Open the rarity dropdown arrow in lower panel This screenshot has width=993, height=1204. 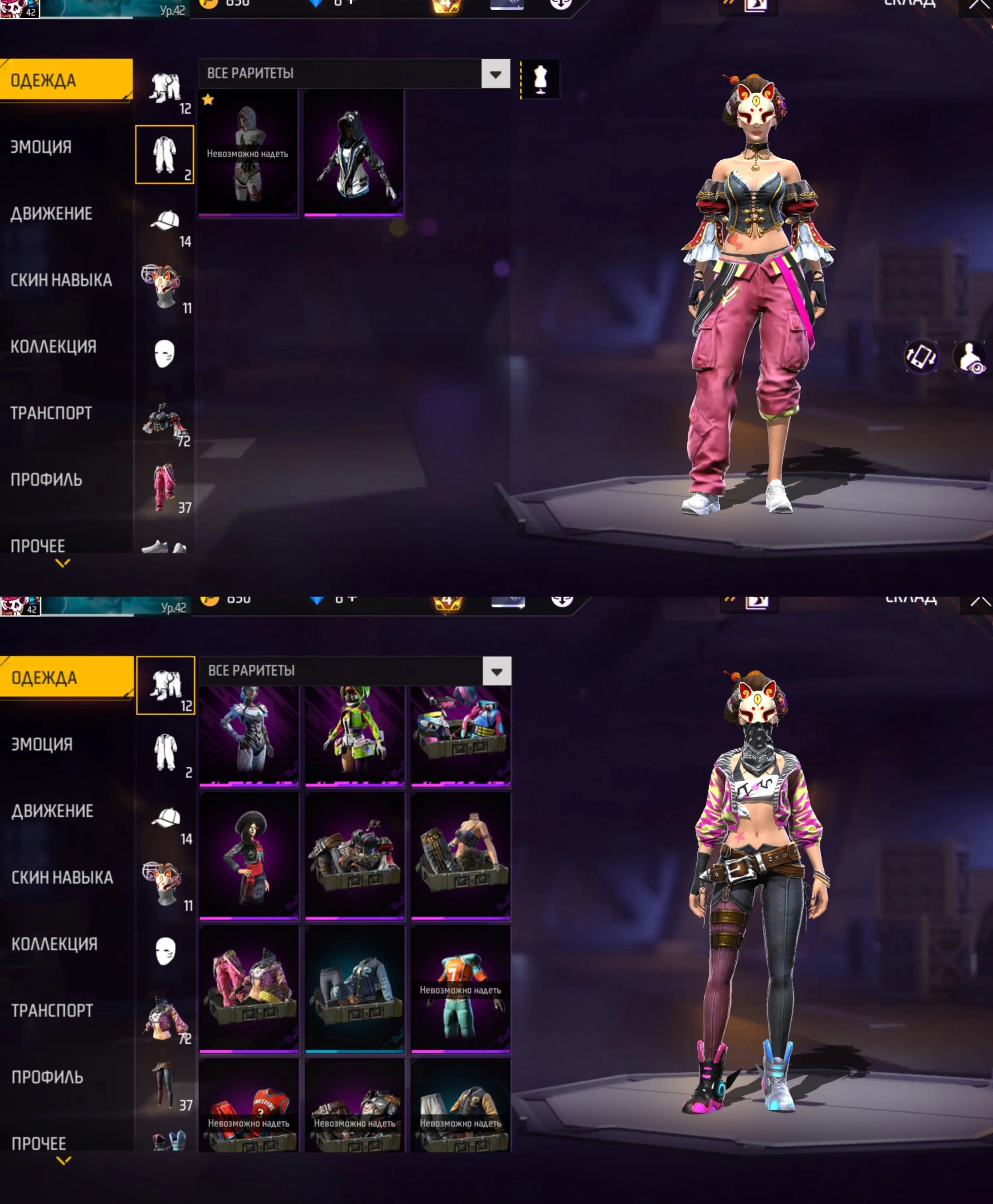click(496, 672)
